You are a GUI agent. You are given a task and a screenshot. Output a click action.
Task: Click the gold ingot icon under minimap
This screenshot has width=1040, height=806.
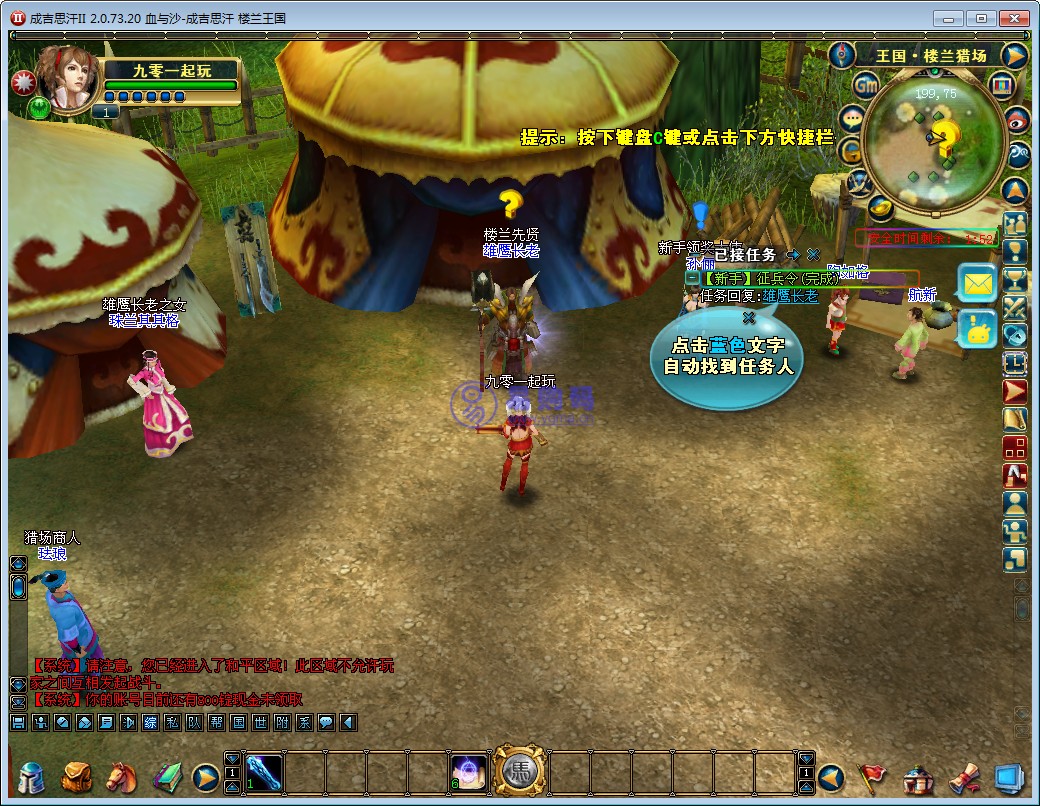tap(880, 207)
